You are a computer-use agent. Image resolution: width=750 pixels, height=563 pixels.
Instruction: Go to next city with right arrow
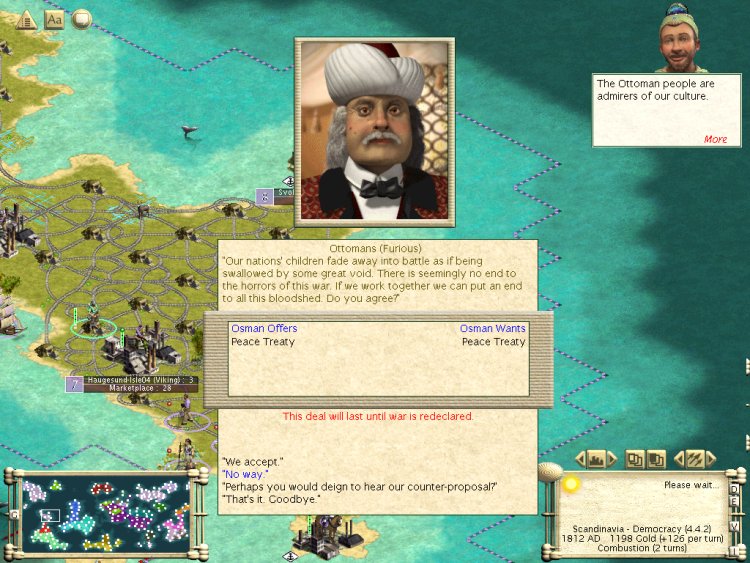[615, 459]
